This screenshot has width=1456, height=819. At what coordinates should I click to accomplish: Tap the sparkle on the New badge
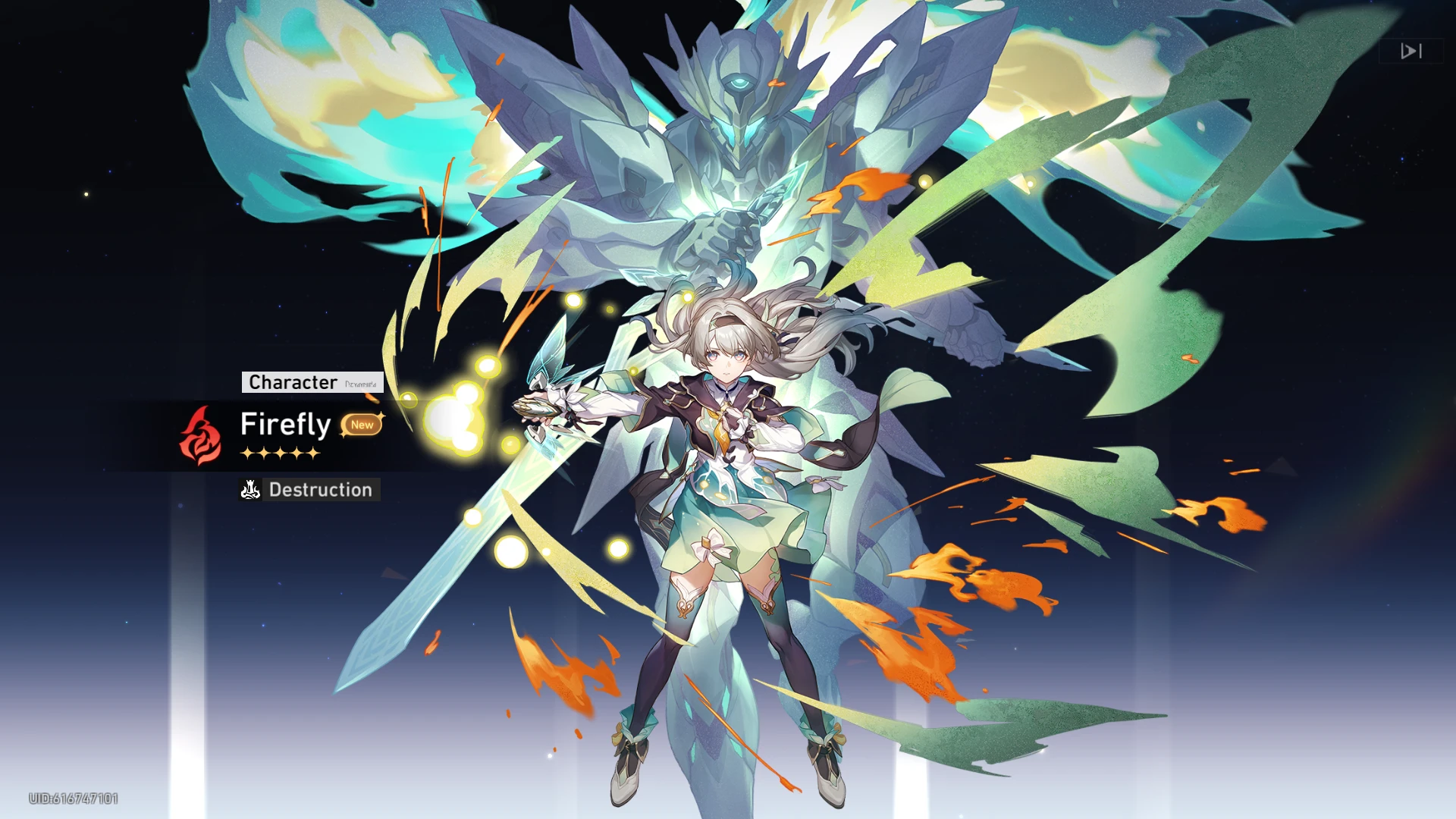click(380, 413)
